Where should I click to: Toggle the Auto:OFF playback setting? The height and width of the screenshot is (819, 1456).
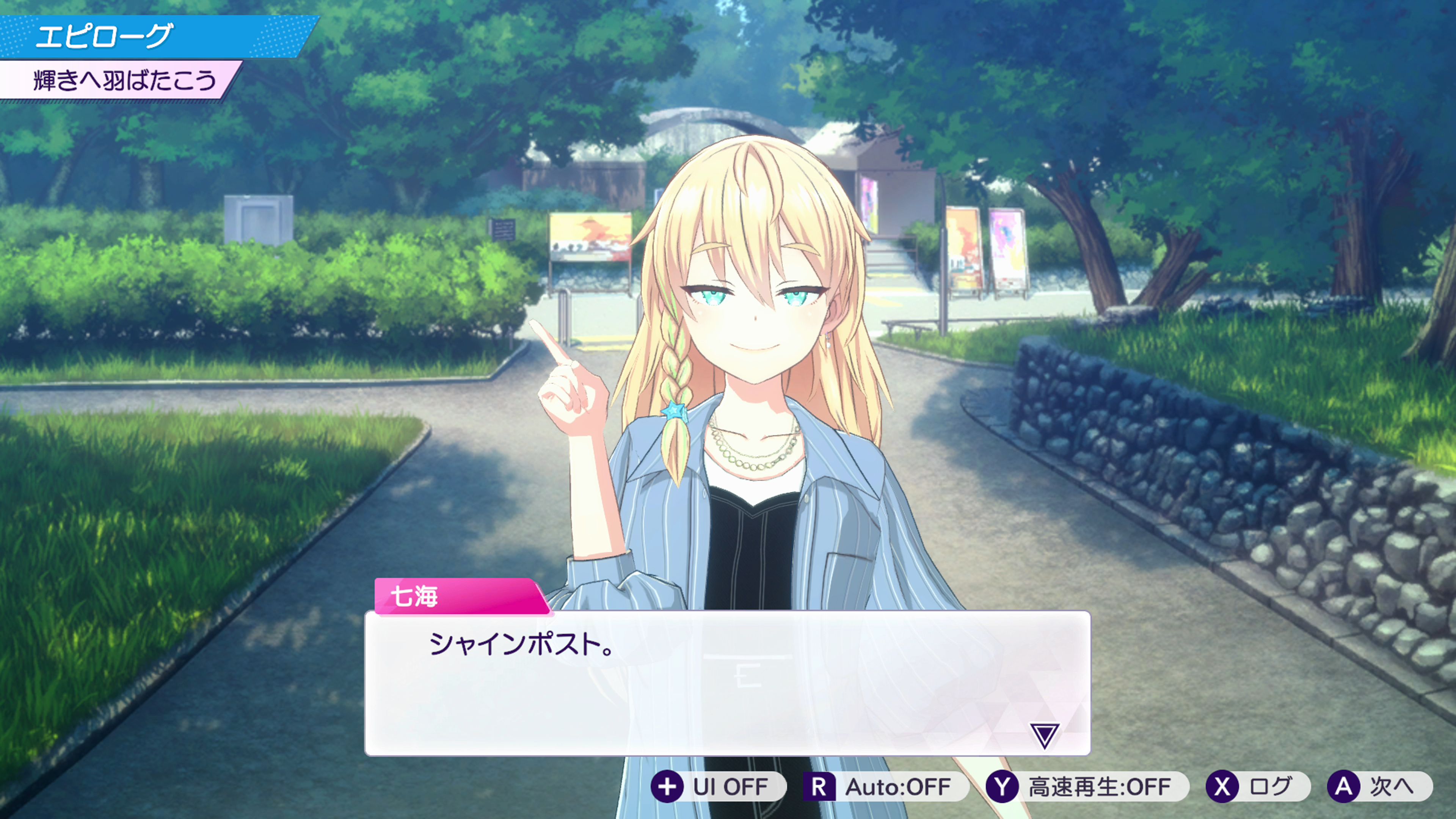pyautogui.click(x=884, y=786)
